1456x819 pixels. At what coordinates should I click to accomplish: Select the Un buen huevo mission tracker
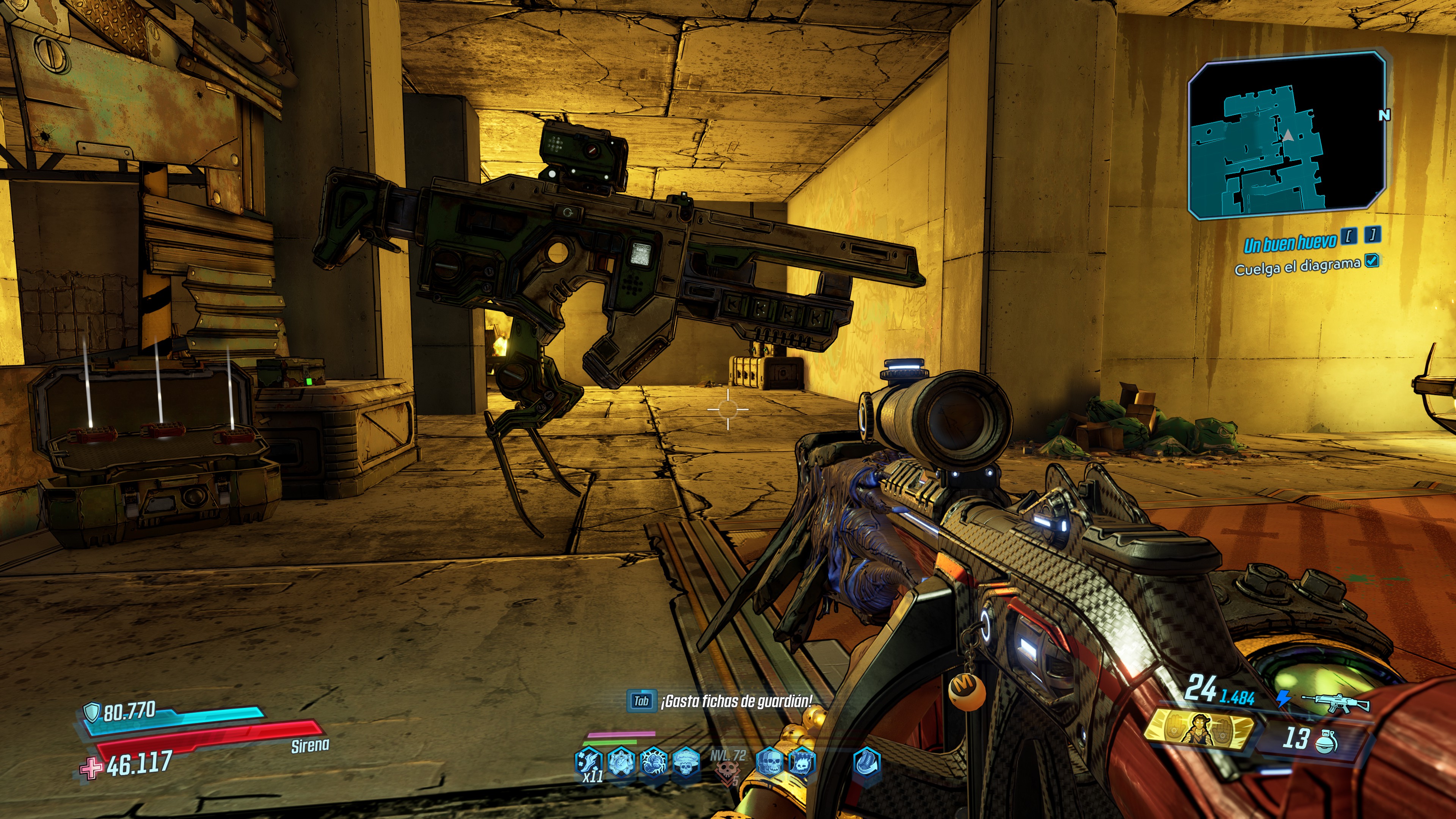coord(1289,243)
